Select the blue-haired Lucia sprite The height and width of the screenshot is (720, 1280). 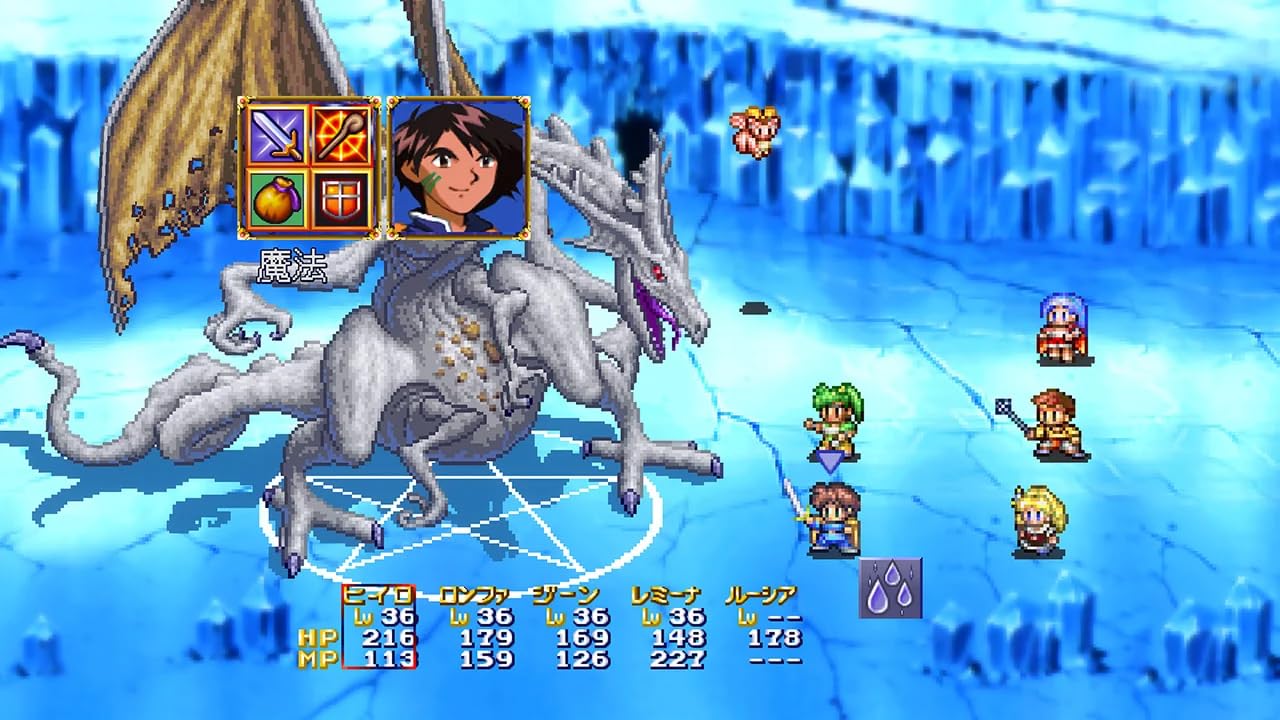point(1060,325)
